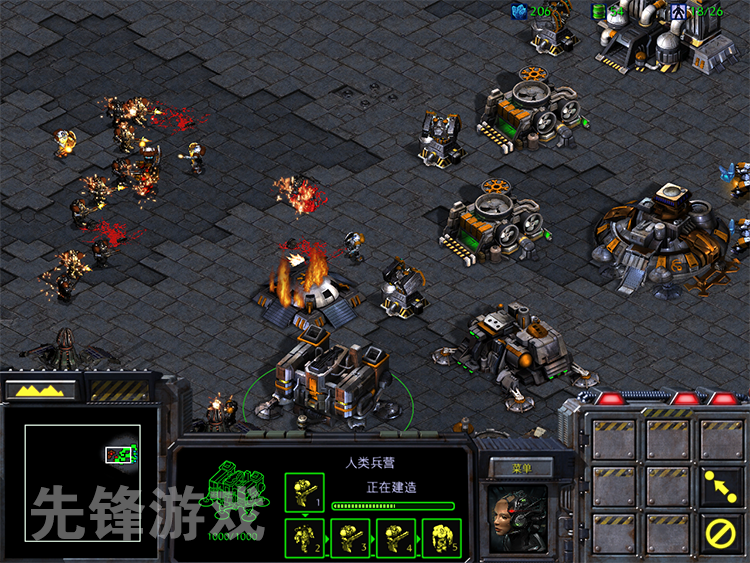Open the 菜单 game menu
Image resolution: width=750 pixels, height=563 pixels.
(x=521, y=467)
